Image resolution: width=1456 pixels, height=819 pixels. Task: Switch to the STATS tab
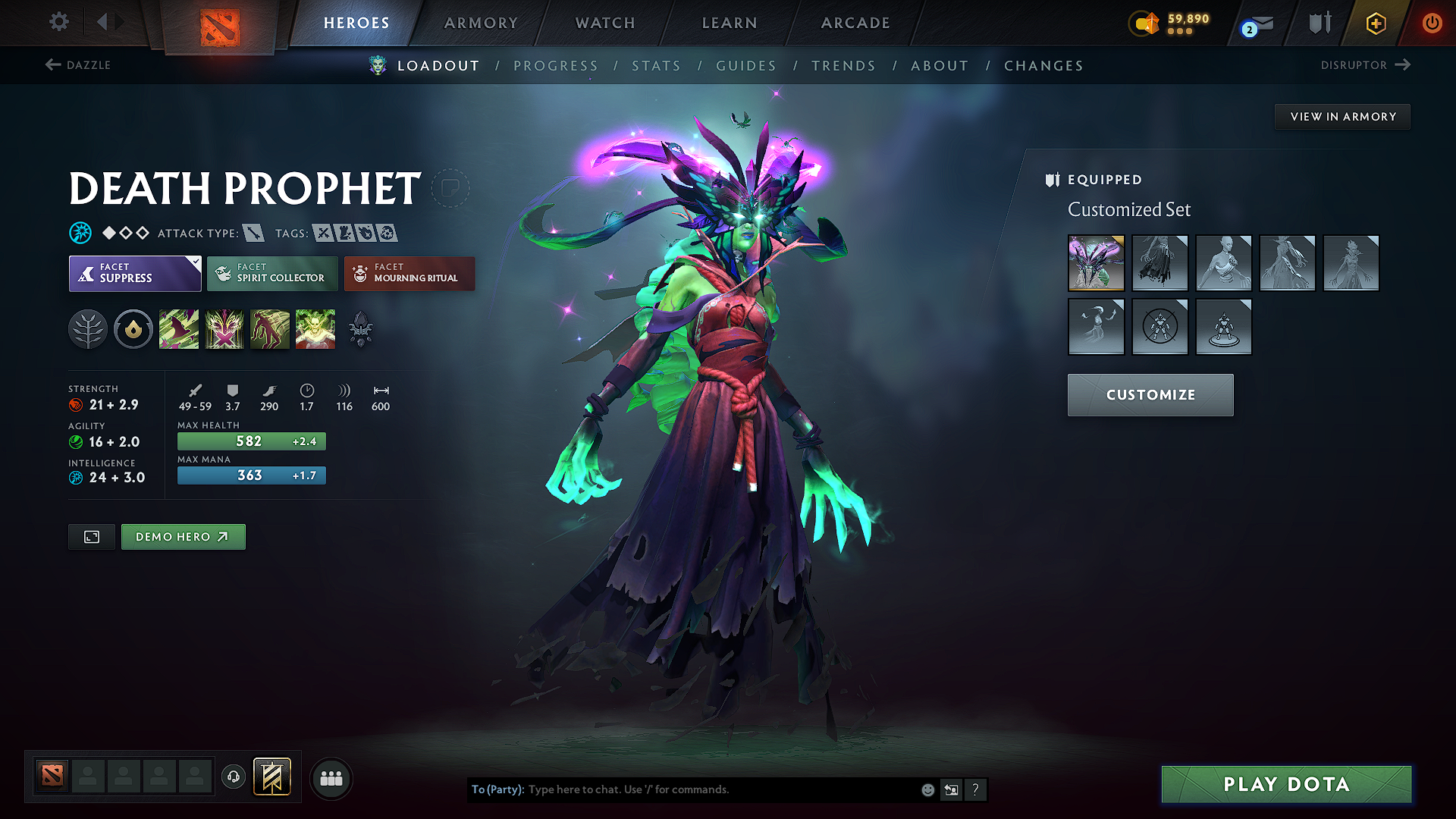(x=656, y=65)
